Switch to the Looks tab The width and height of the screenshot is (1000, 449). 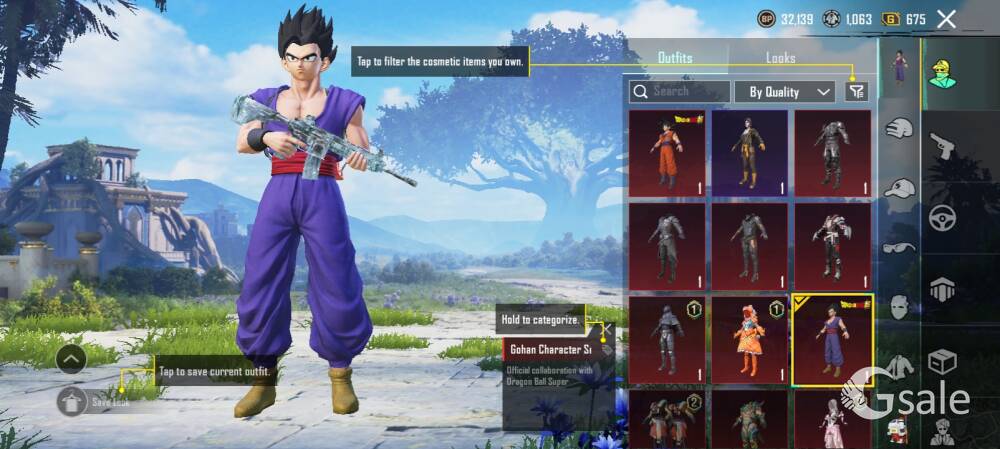tap(780, 58)
